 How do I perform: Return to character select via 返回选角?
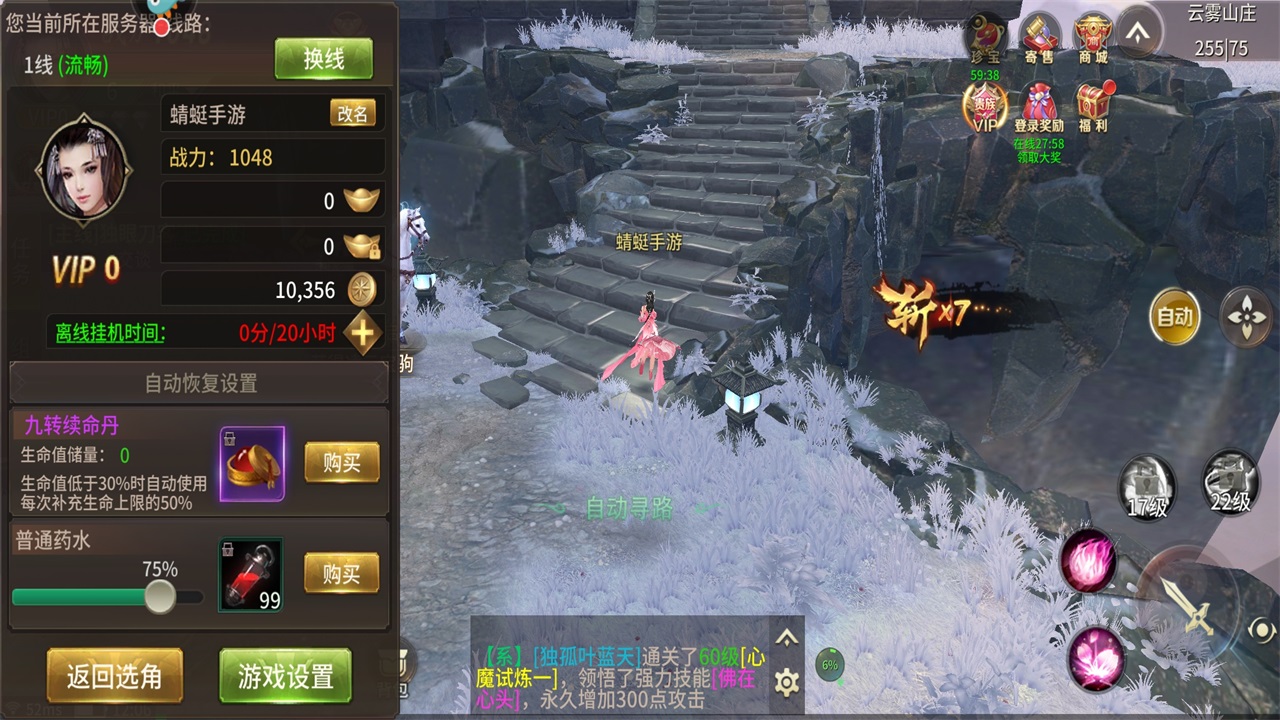114,676
